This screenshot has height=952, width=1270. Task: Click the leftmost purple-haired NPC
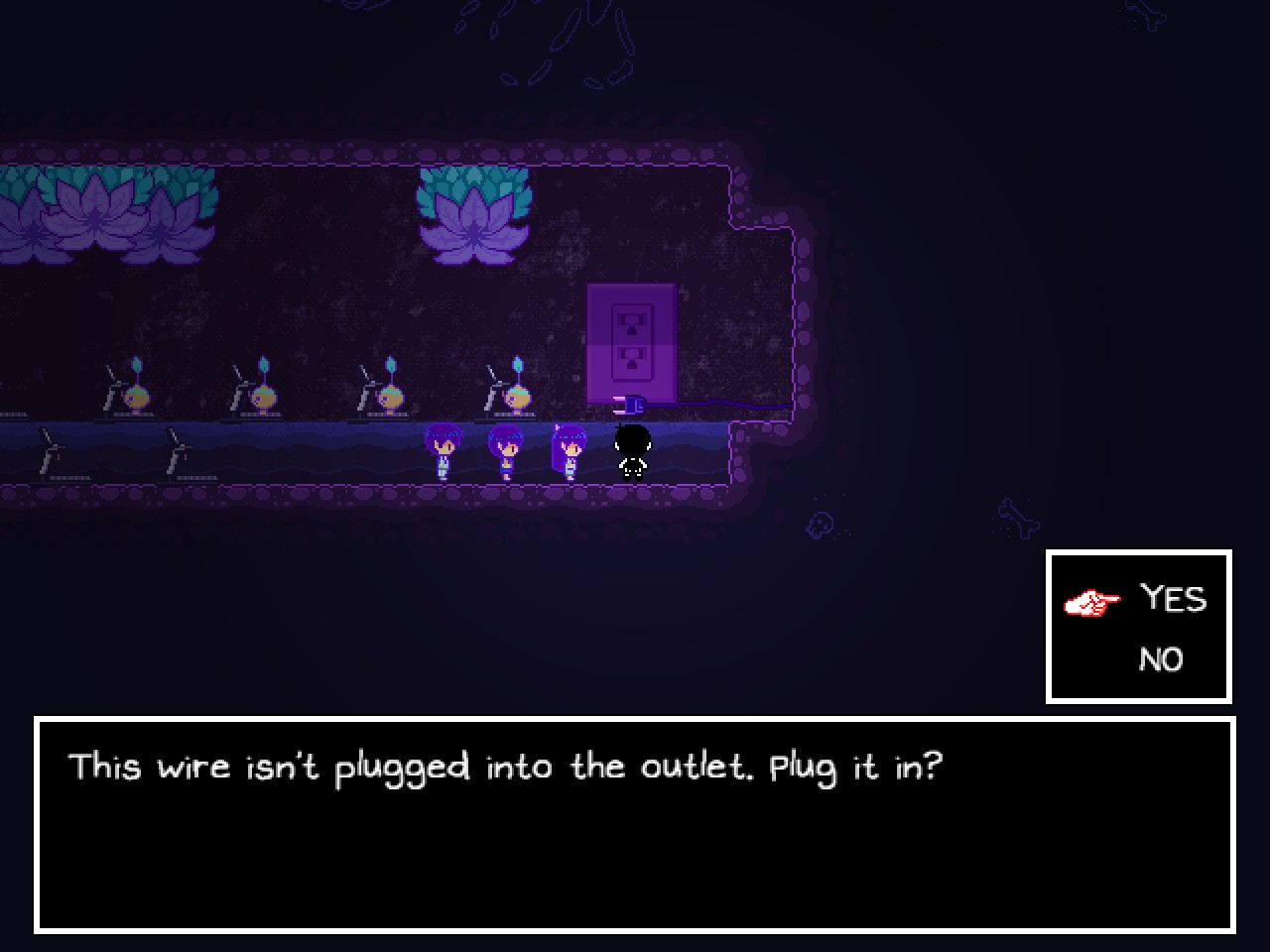click(444, 451)
